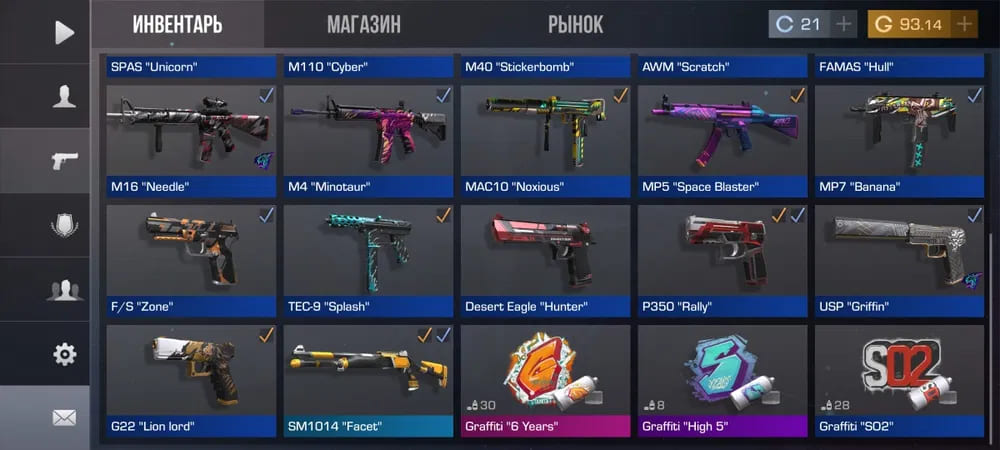Viewport: 1000px width, 450px height.
Task: Open the Рынок tab
Action: [x=575, y=24]
